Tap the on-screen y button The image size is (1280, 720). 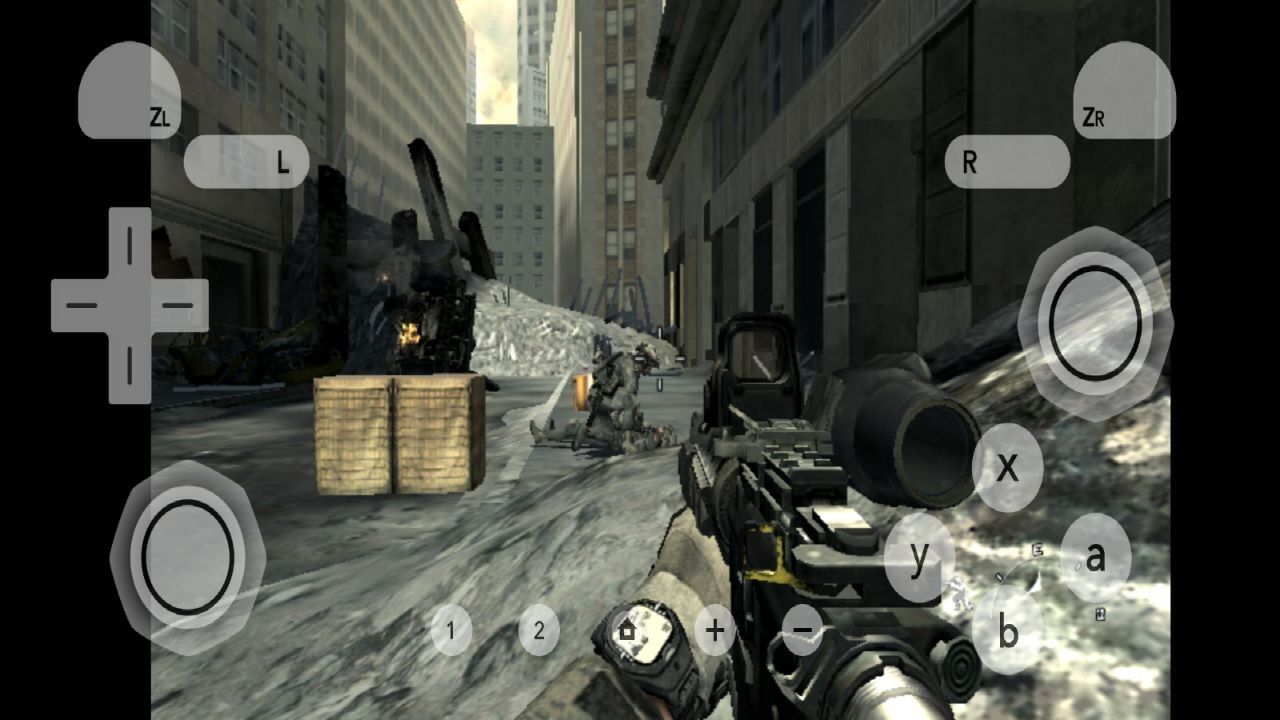coord(919,558)
